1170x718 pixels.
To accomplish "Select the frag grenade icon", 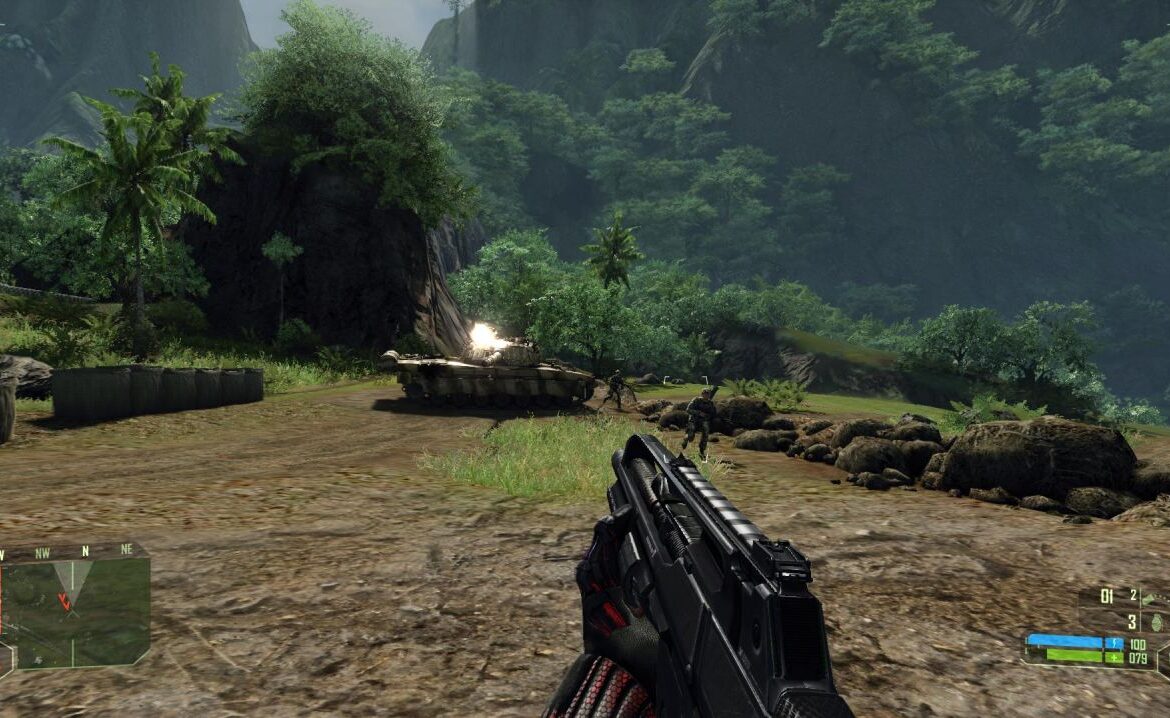I will point(1156,622).
